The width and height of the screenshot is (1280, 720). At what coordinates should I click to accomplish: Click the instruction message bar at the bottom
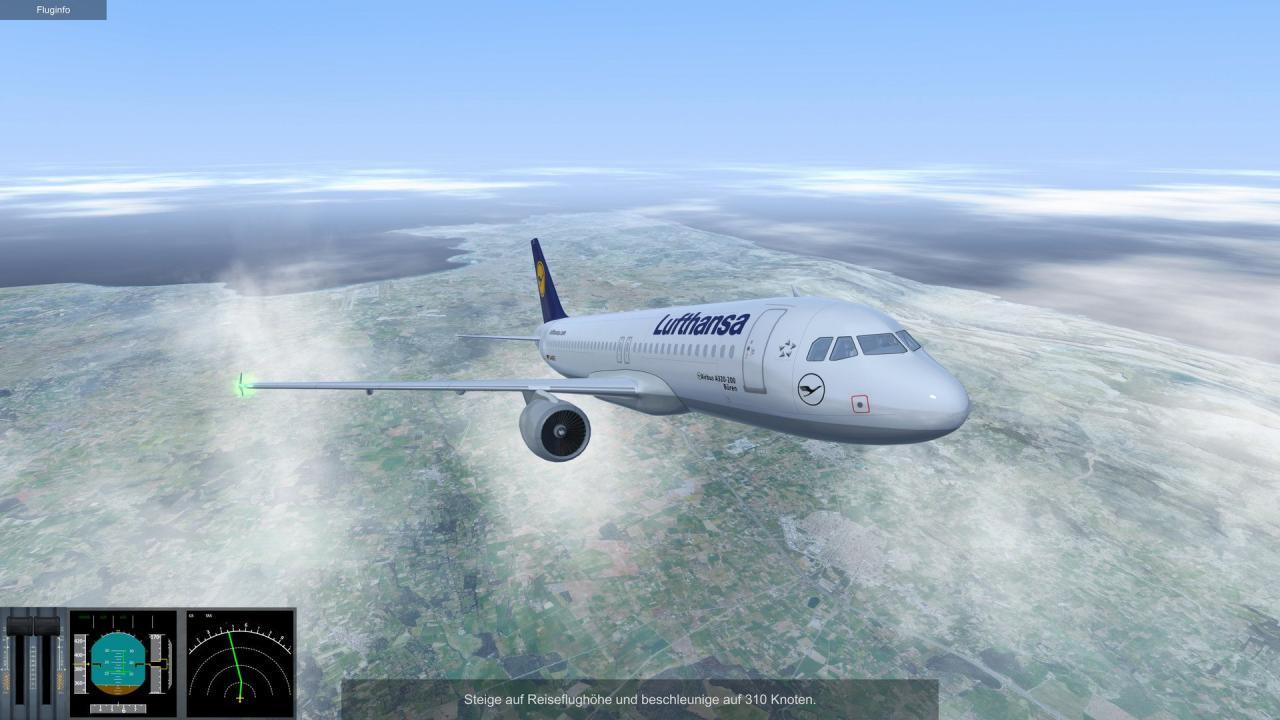[640, 700]
